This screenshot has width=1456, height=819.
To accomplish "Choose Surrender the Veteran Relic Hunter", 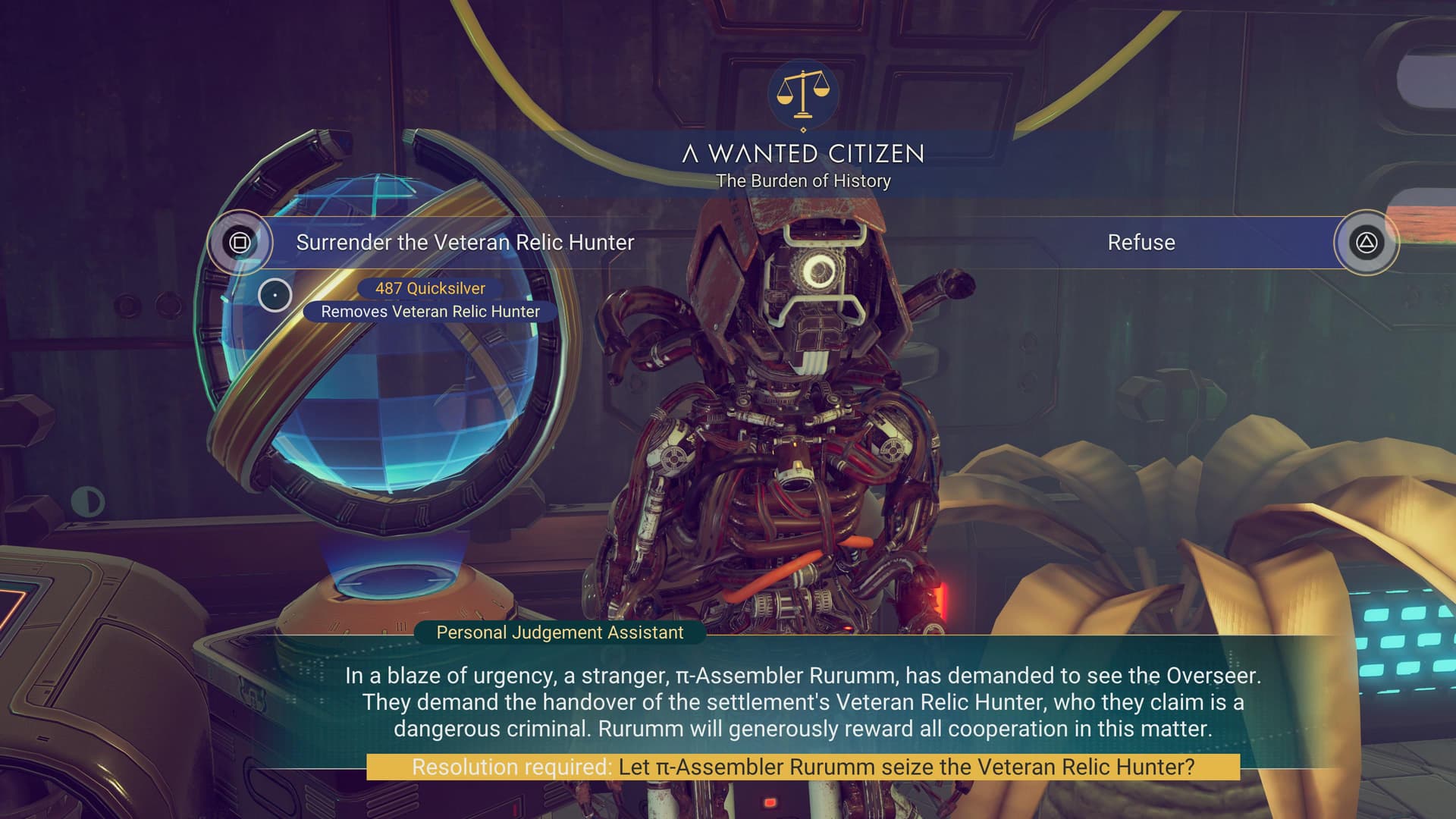I will 464,243.
